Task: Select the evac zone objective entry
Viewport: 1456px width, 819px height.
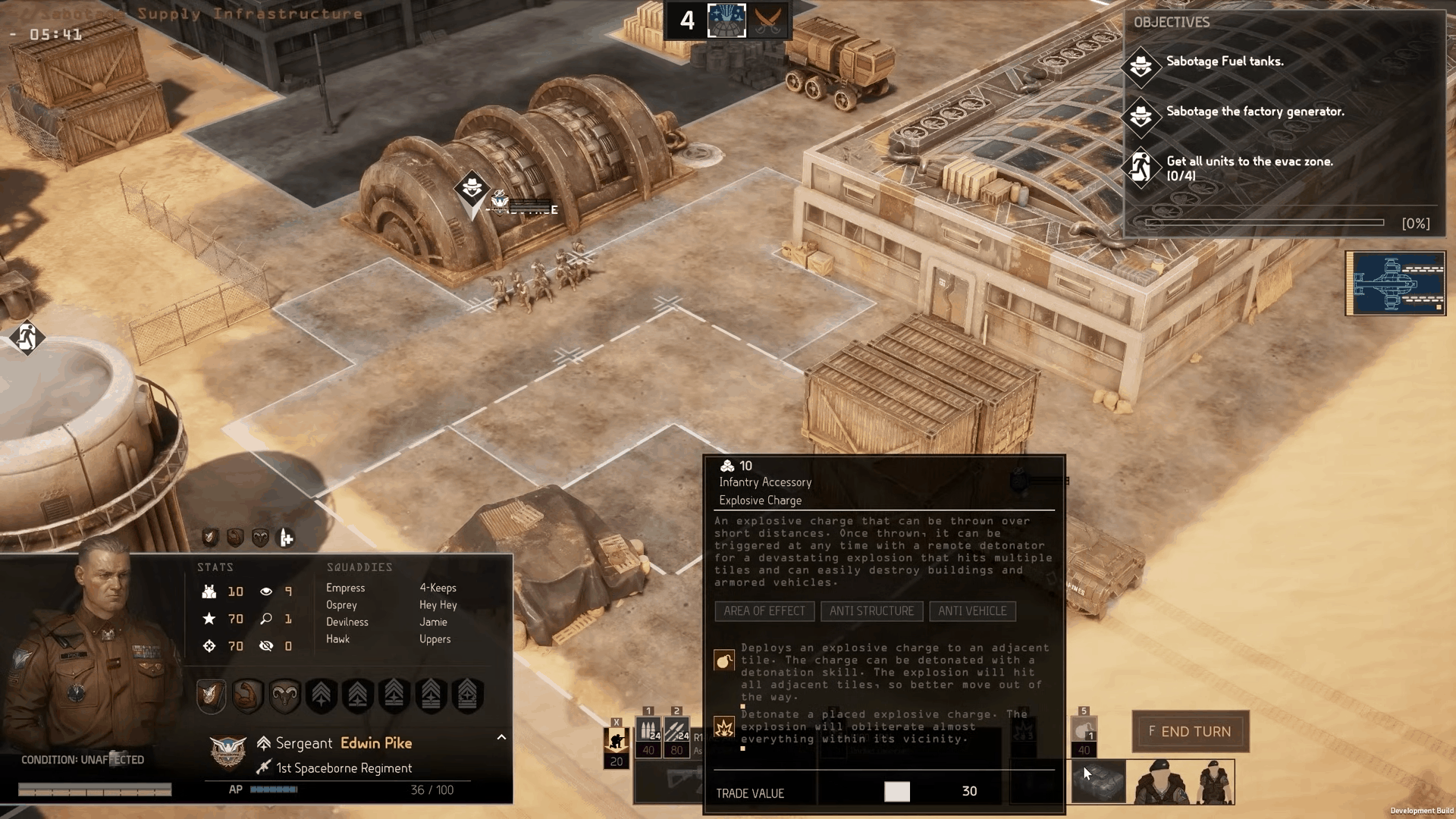Action: tap(1248, 168)
